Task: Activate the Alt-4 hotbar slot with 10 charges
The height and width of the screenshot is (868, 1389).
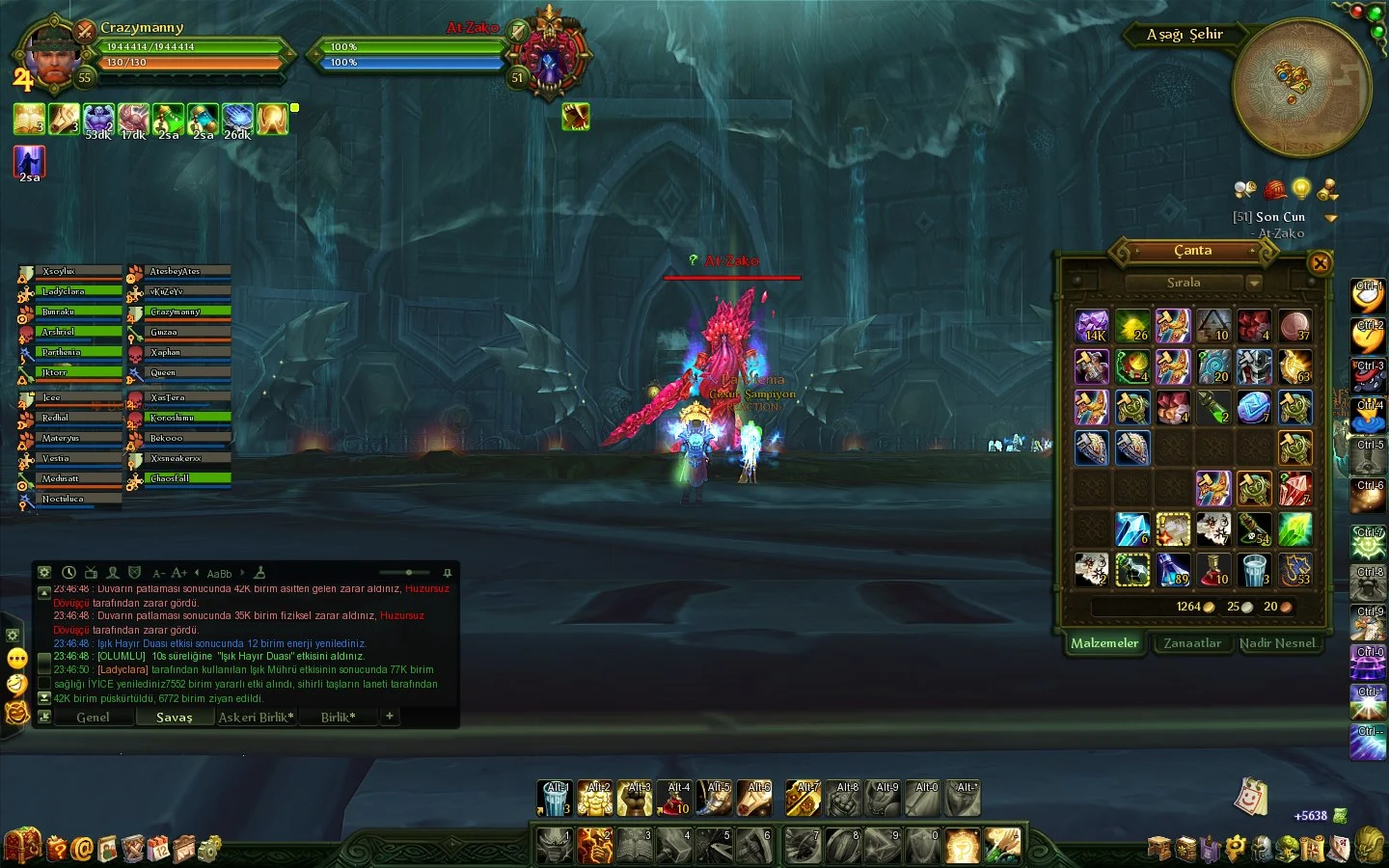Action: pos(678,799)
